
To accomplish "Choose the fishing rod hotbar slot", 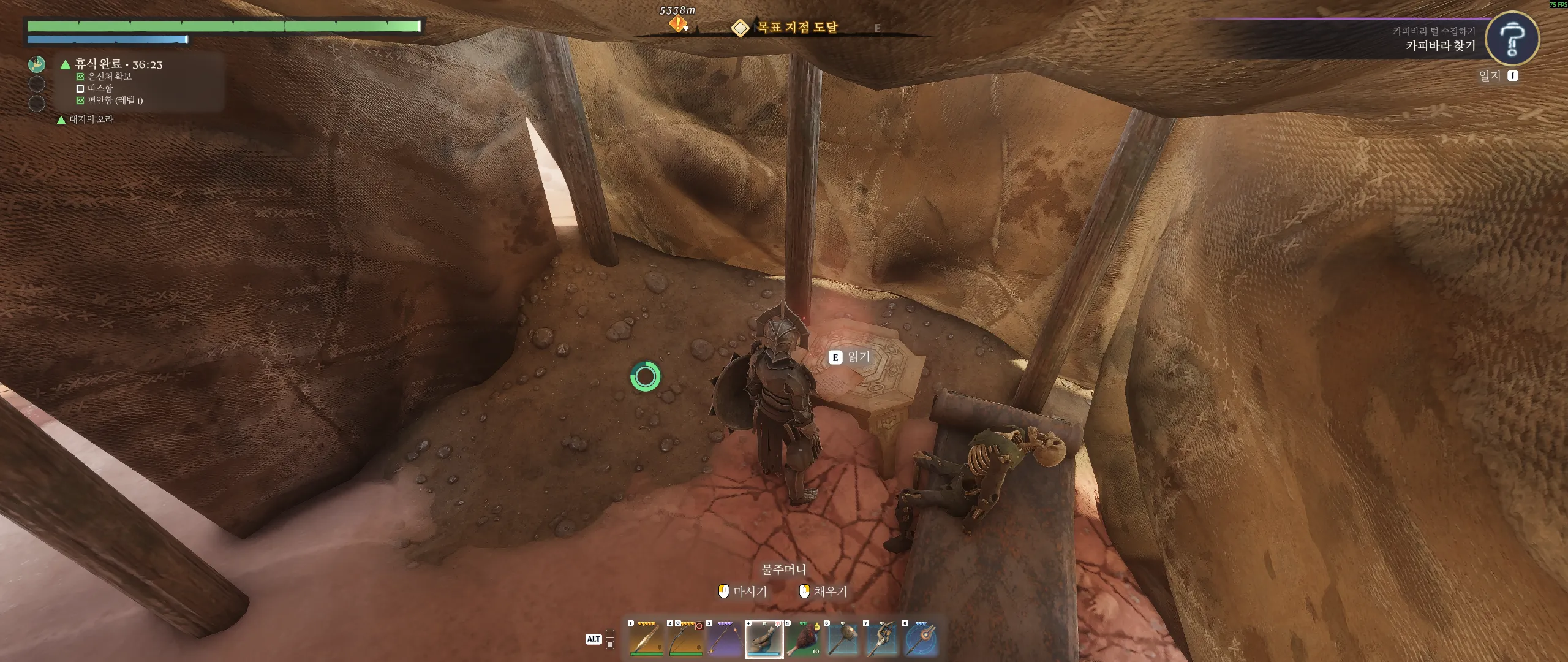I will click(x=725, y=639).
